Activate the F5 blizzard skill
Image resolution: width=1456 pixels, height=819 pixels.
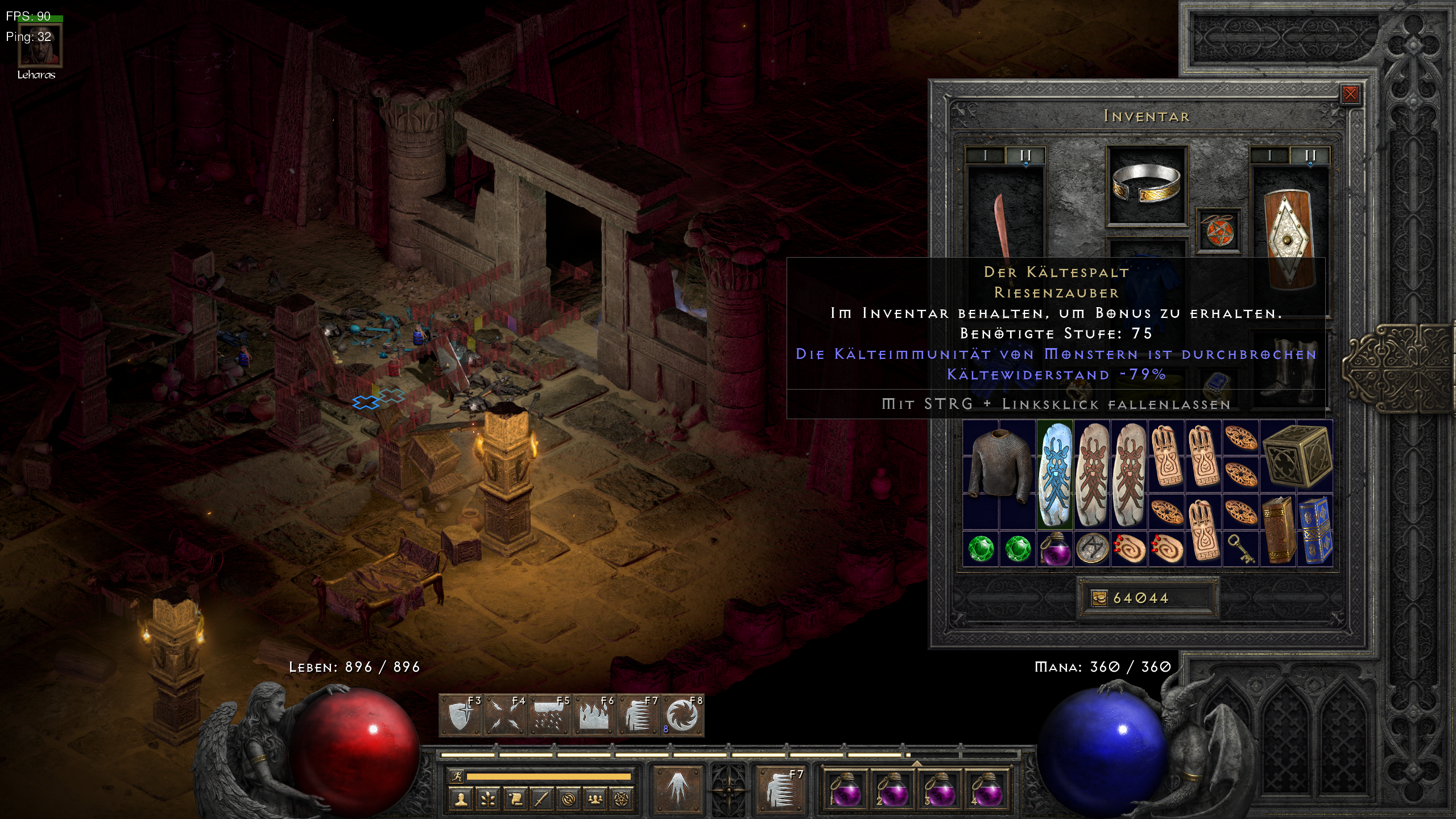point(549,715)
